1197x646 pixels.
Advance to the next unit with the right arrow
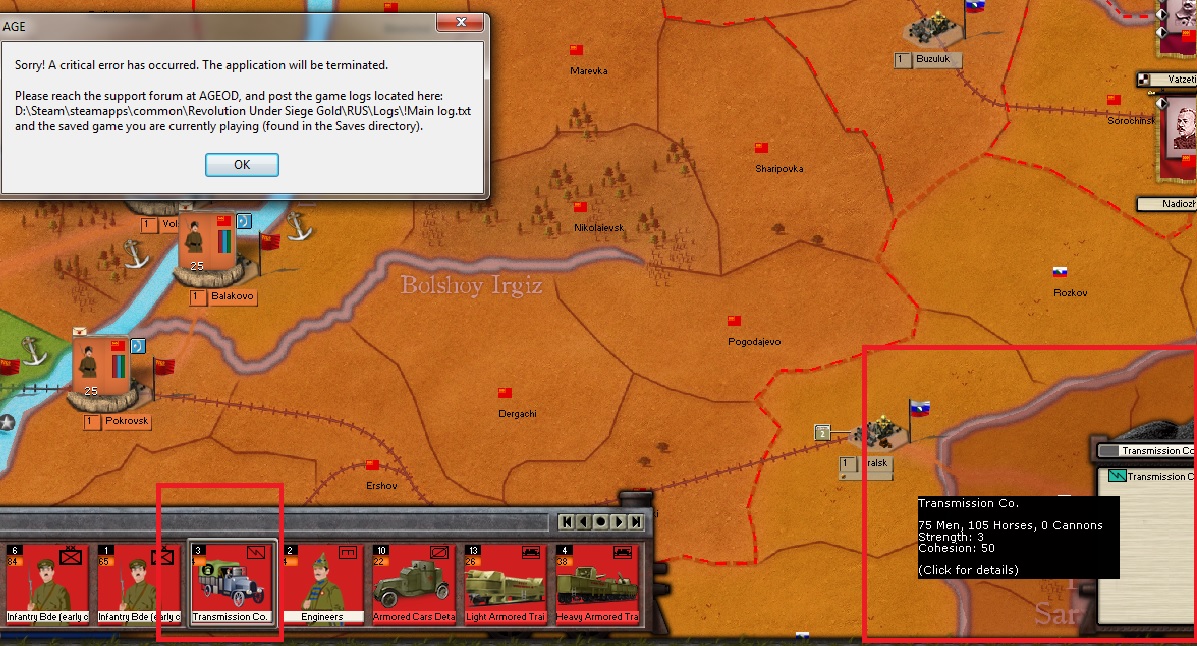(x=618, y=521)
